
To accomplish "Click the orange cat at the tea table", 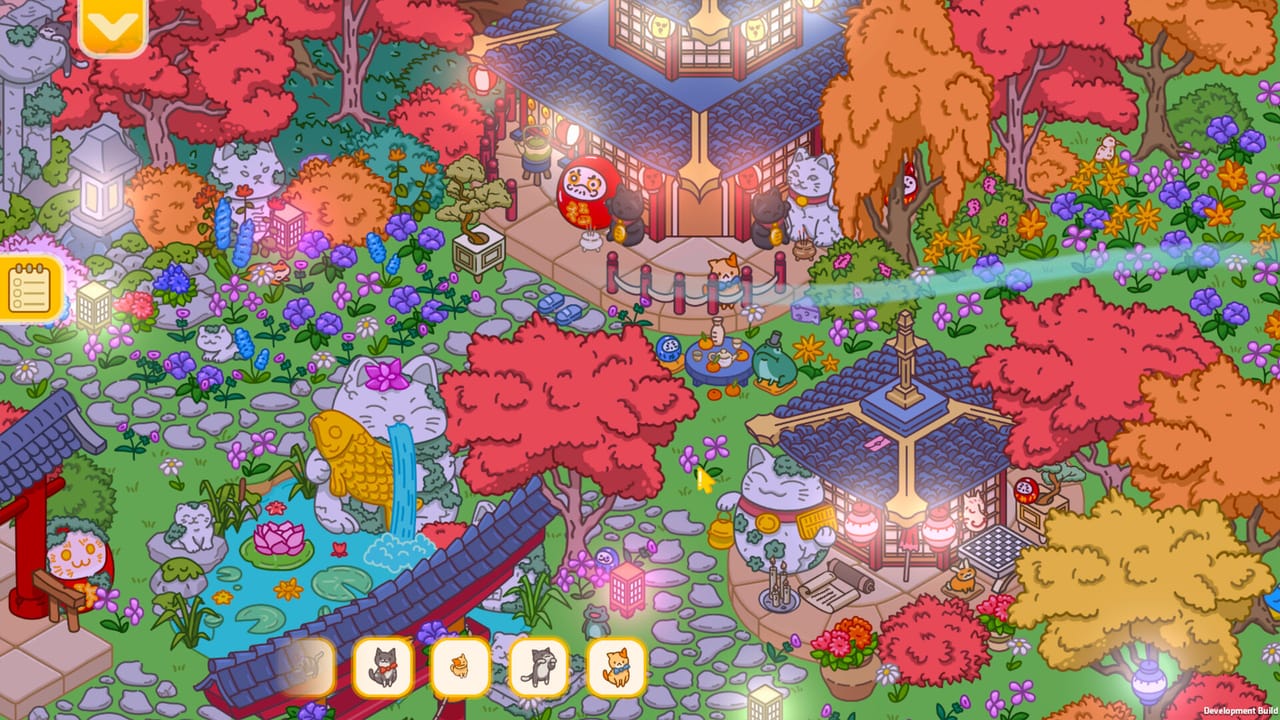I will (722, 275).
